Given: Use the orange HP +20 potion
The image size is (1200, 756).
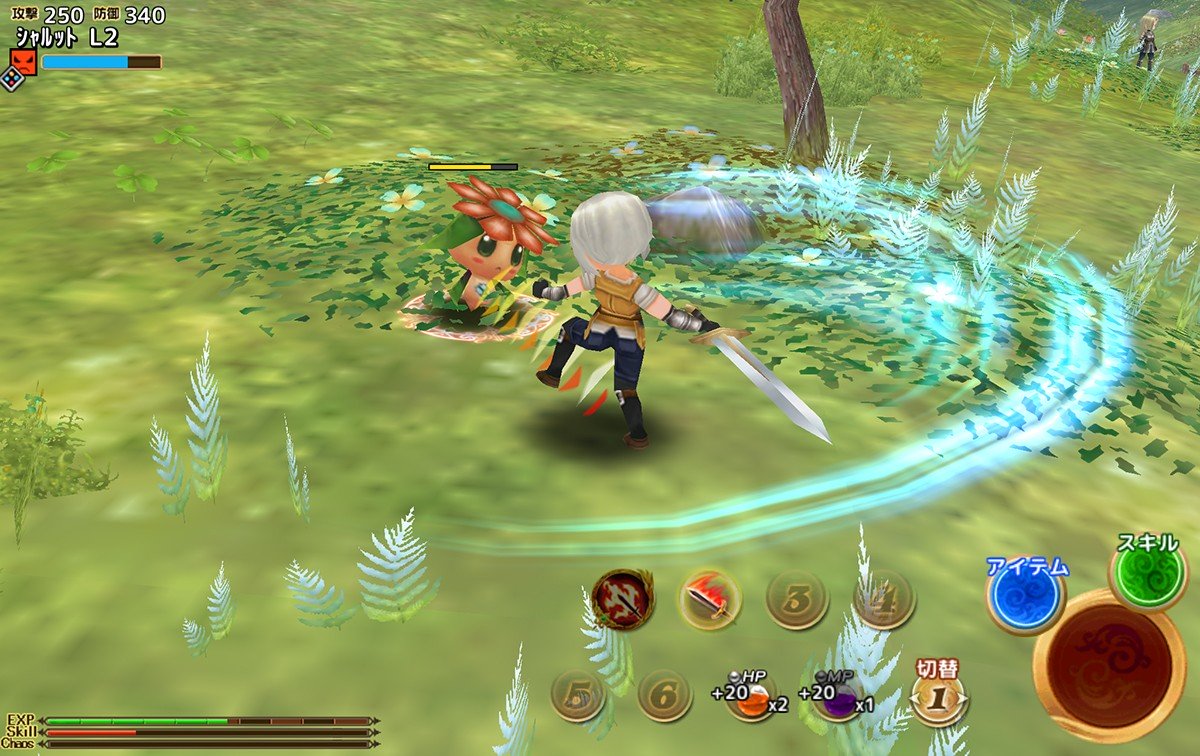Looking at the screenshot, I should tap(752, 697).
